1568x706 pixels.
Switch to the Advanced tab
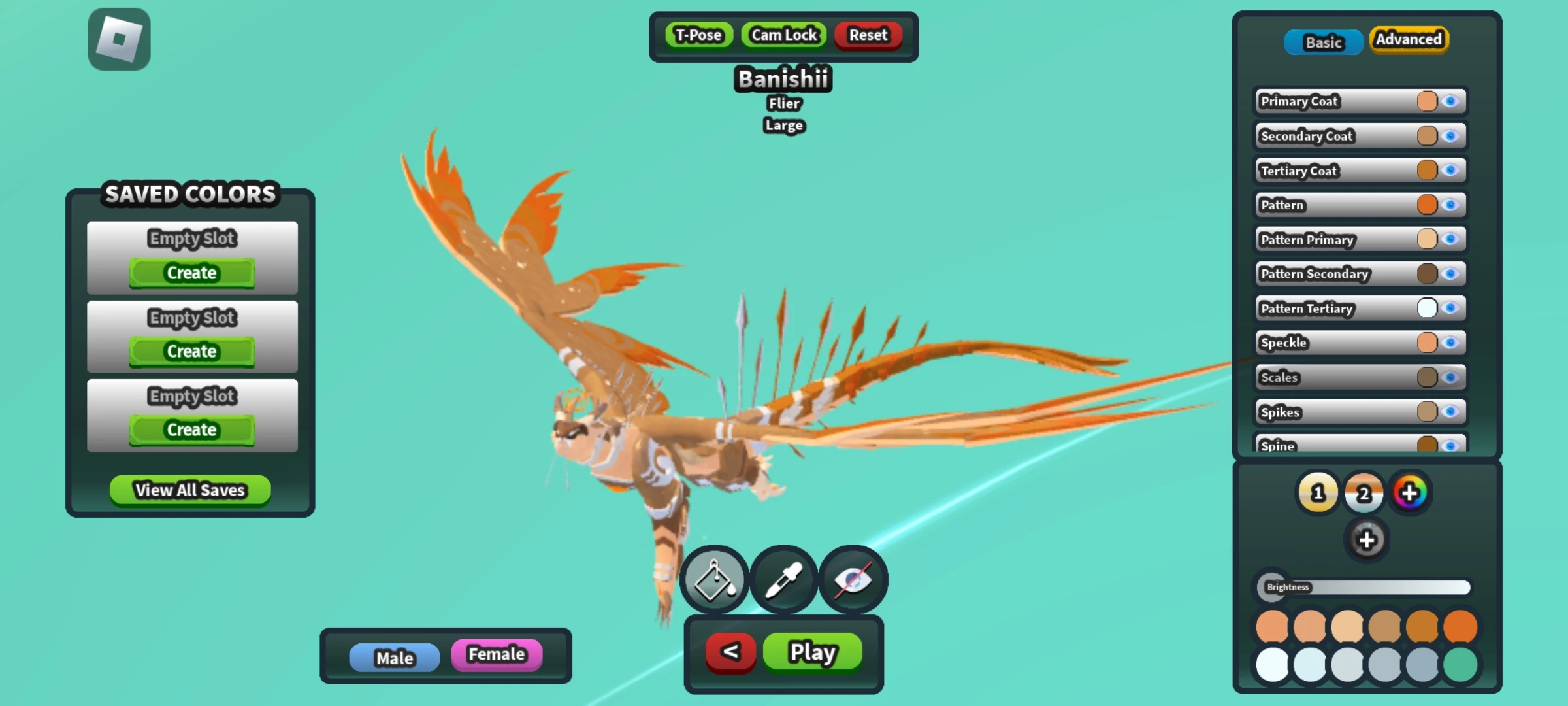coord(1409,40)
